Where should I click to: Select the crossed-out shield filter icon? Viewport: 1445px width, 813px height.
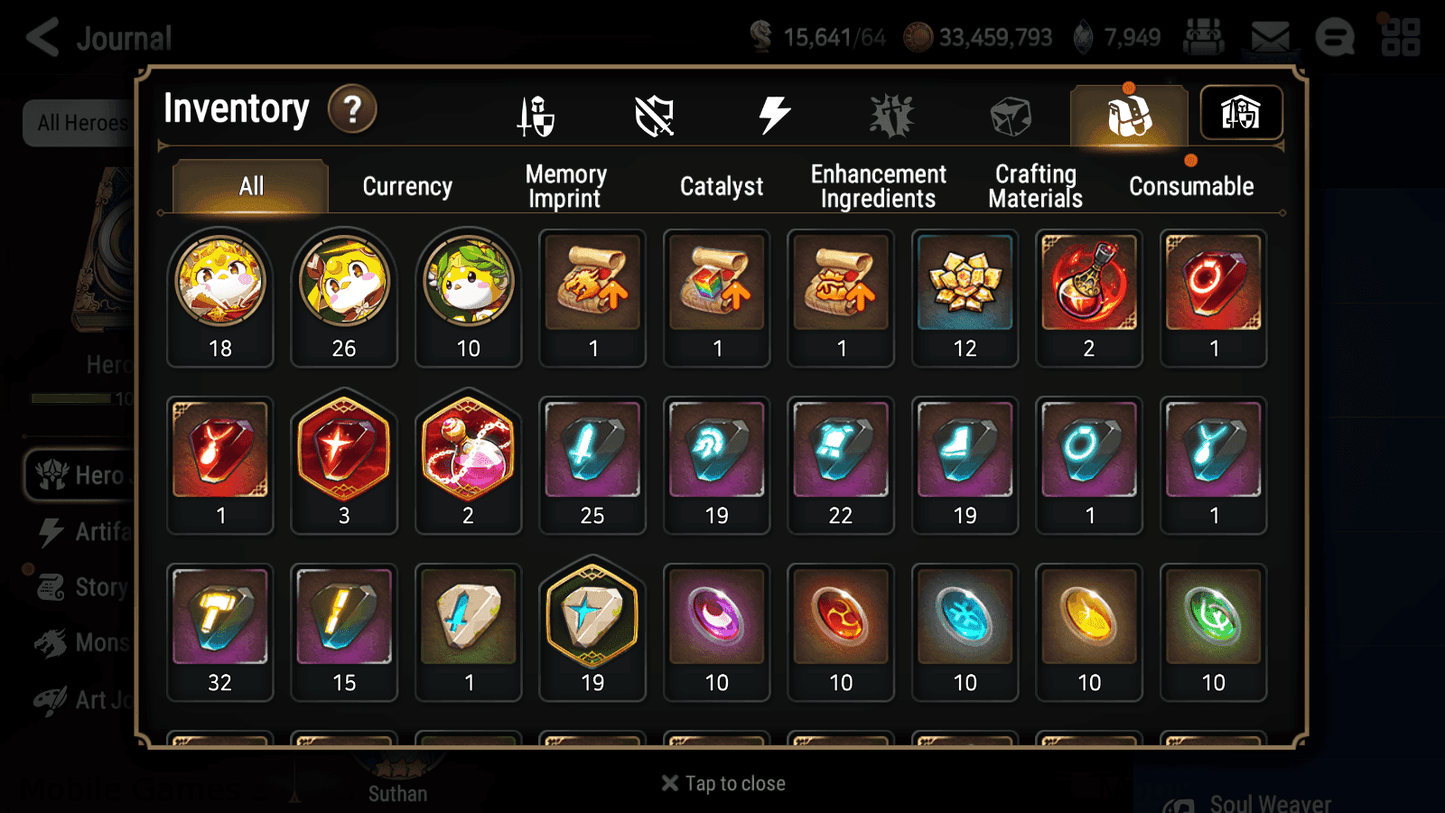[654, 114]
